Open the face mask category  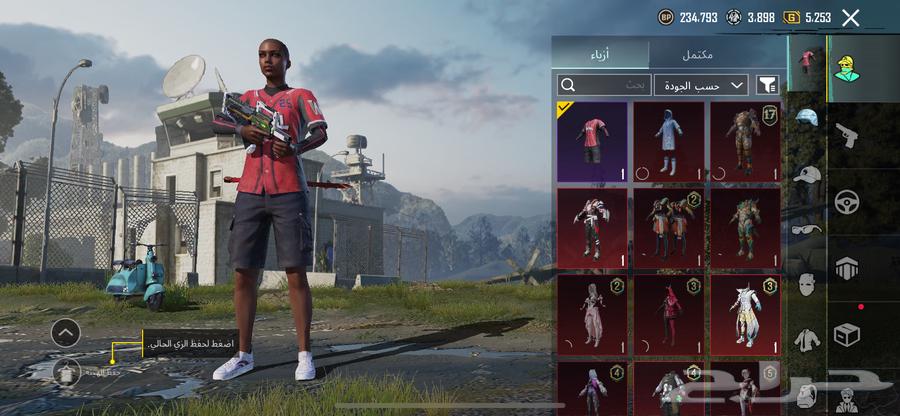(807, 284)
